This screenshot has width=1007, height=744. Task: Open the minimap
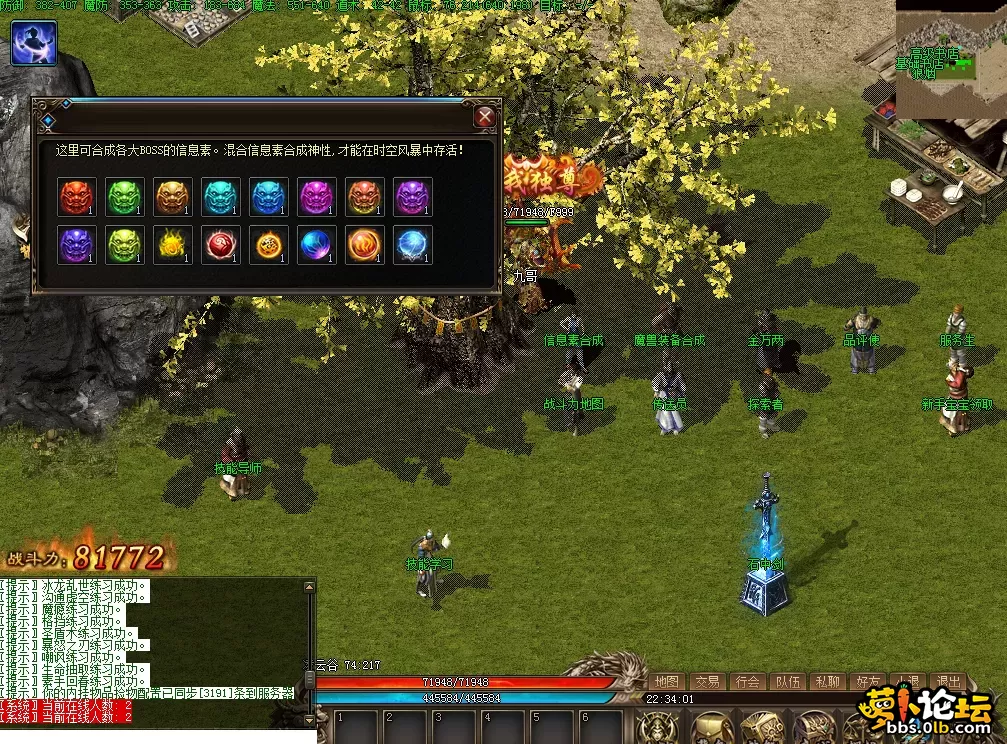(x=949, y=58)
